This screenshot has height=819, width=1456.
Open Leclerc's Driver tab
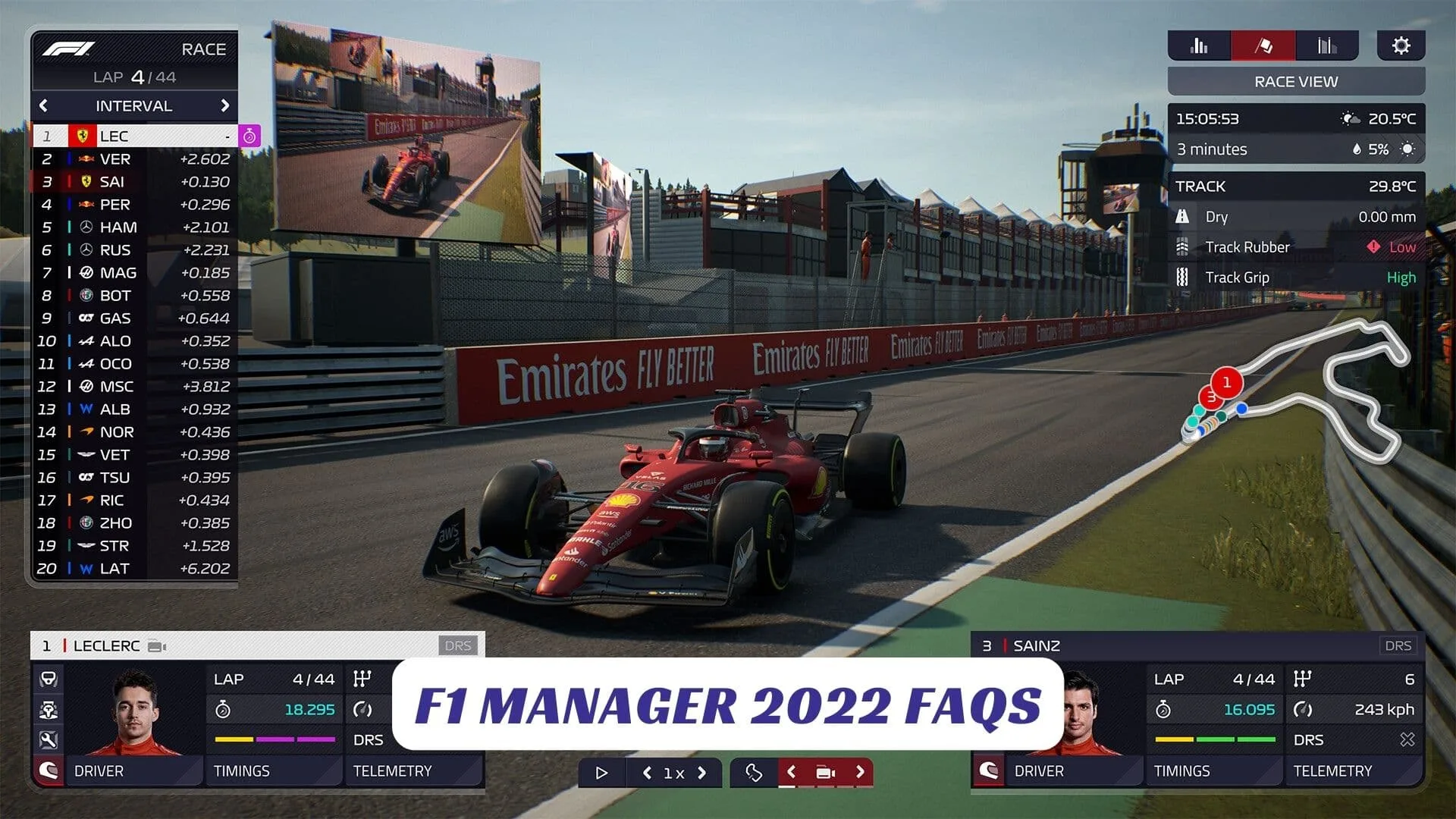point(99,771)
